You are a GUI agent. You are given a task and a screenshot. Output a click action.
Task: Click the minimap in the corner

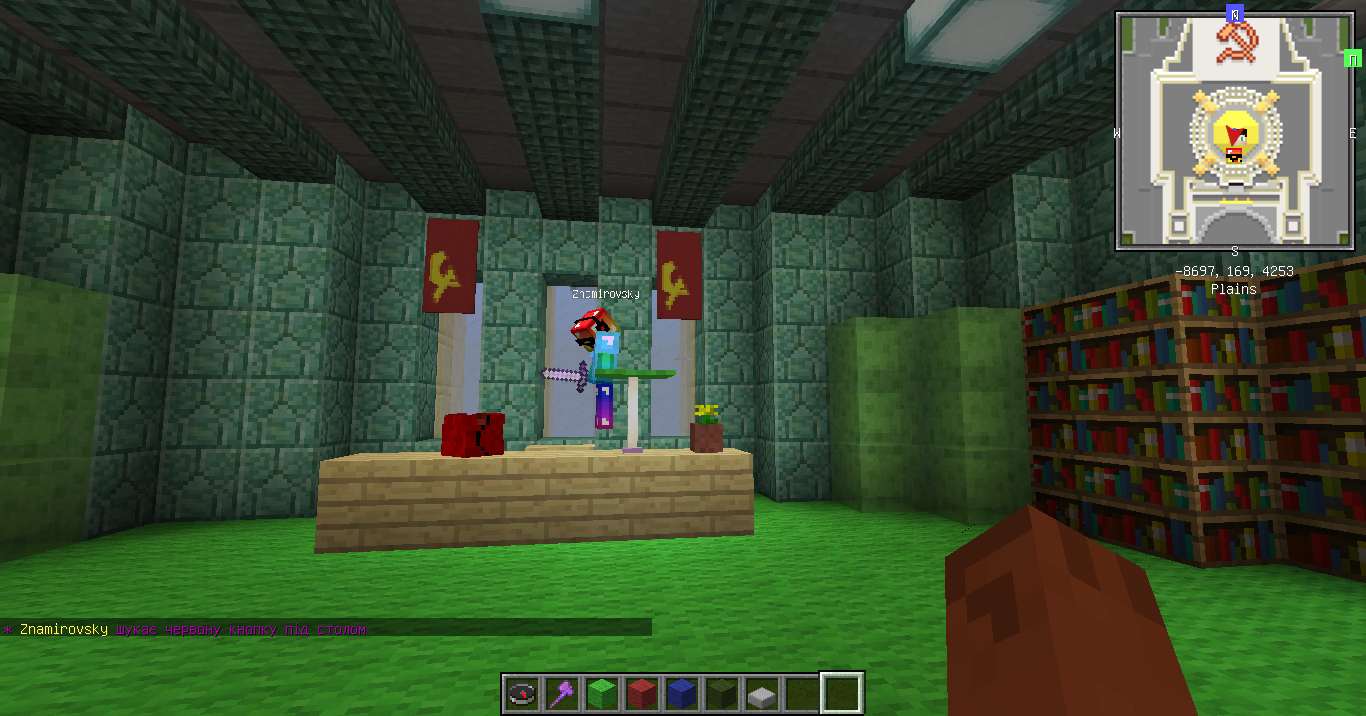click(1235, 131)
